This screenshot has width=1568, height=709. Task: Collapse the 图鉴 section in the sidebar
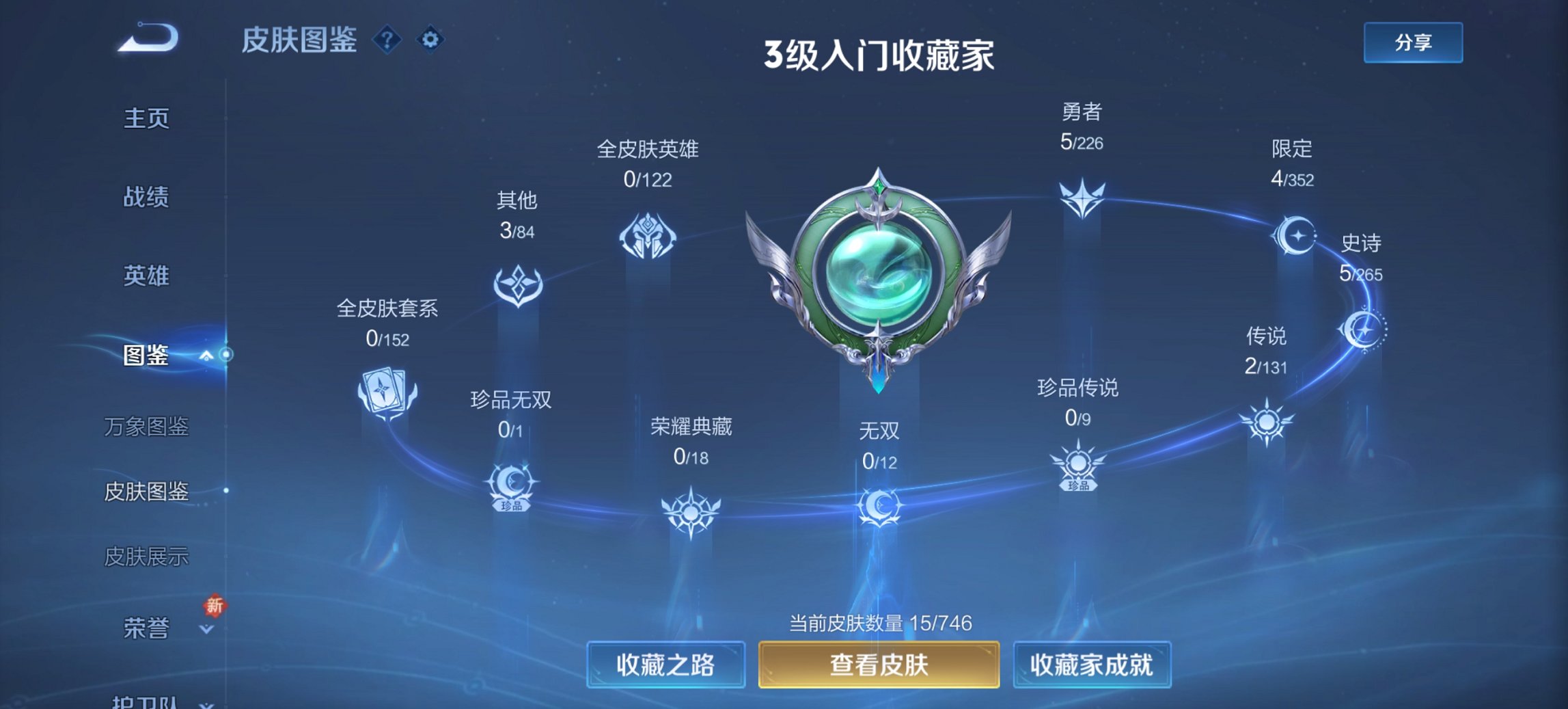pyautogui.click(x=207, y=355)
